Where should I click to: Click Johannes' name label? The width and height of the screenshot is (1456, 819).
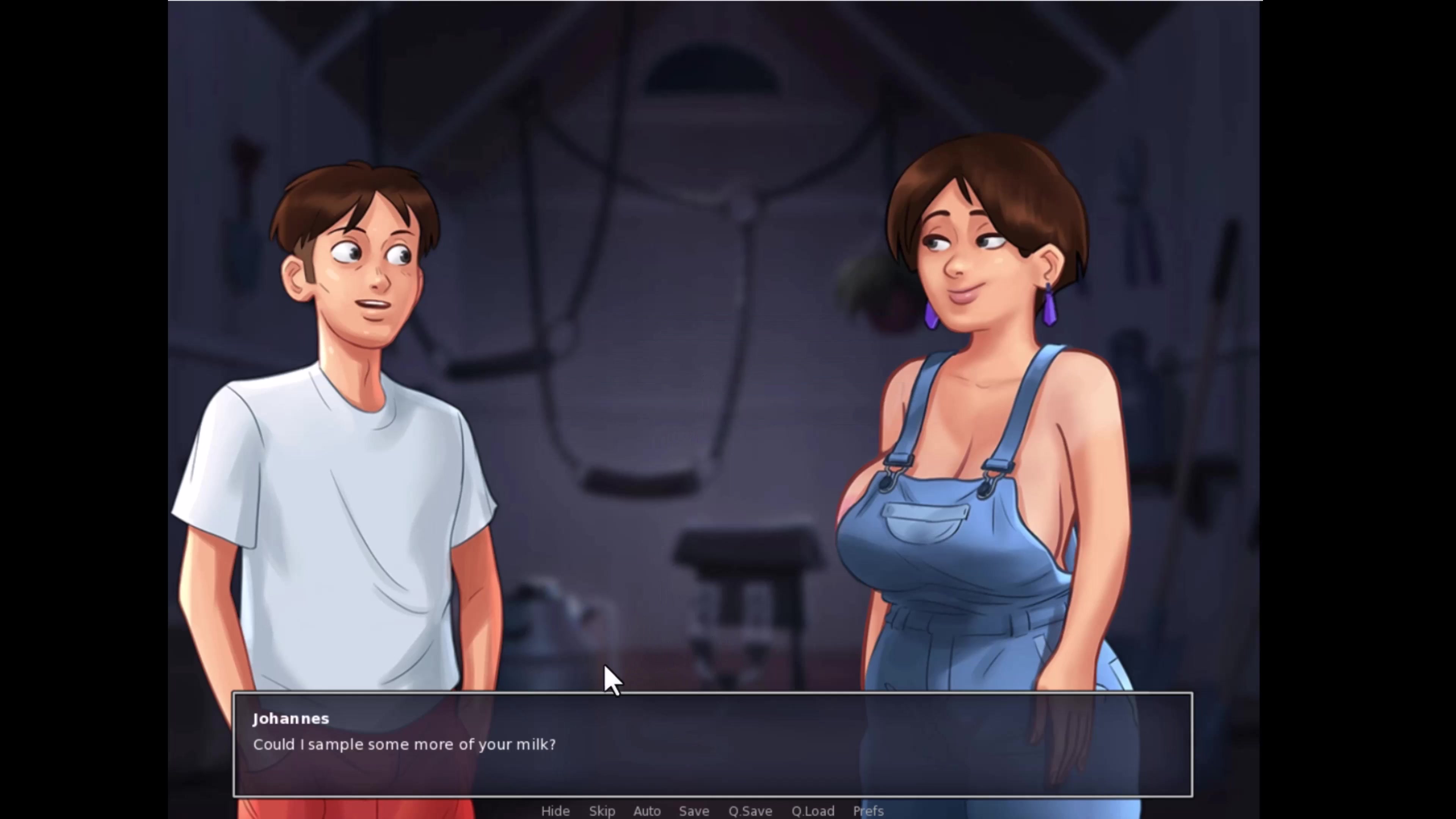click(x=291, y=719)
